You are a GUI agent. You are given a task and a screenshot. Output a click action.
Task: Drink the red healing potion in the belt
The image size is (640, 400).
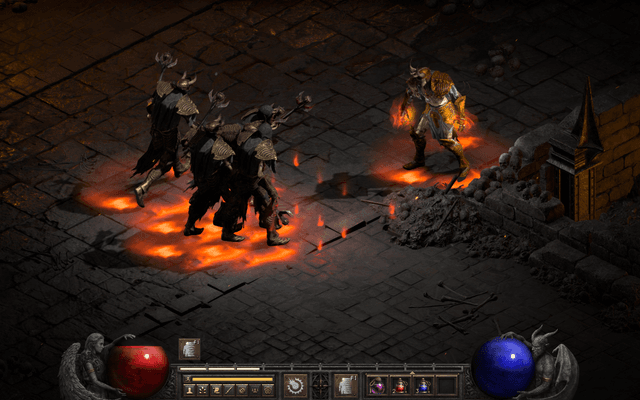tap(401, 385)
